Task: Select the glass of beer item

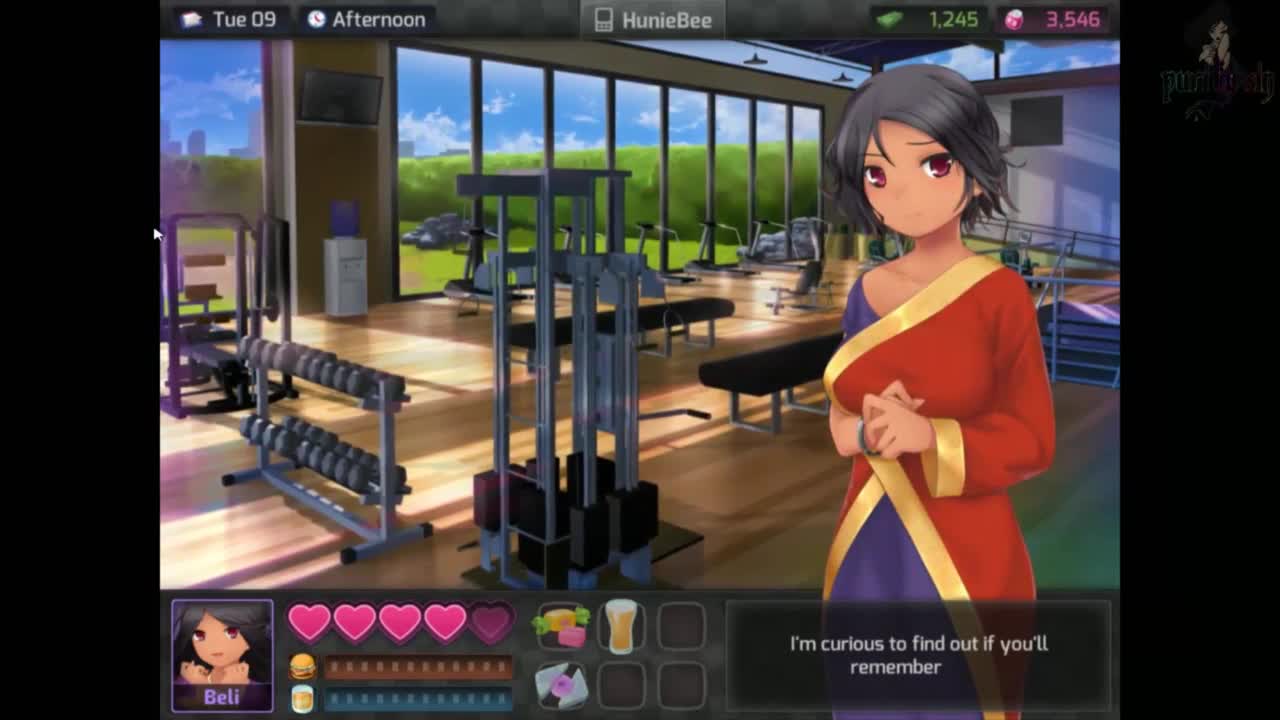Action: click(x=621, y=626)
